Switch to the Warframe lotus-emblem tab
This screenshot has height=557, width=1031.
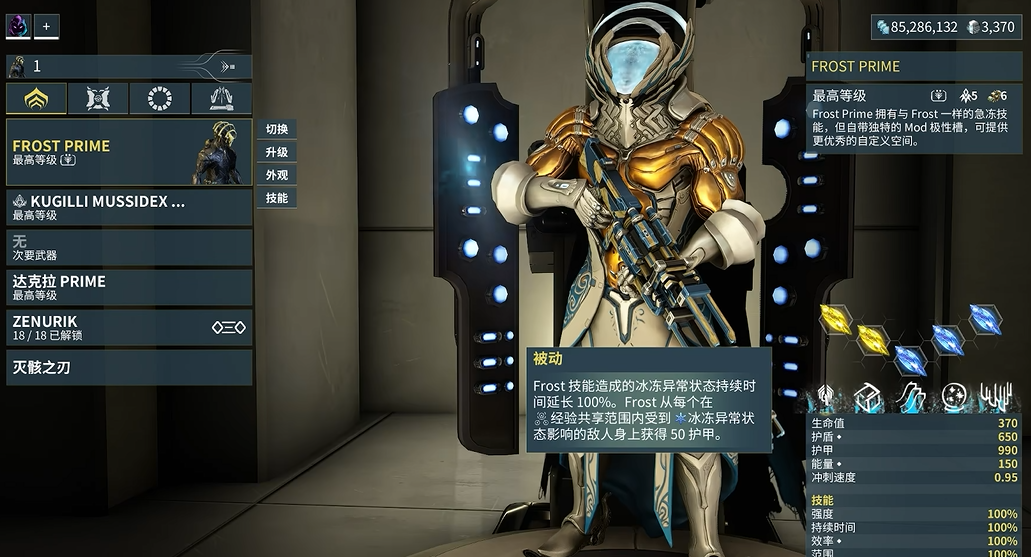[37, 98]
